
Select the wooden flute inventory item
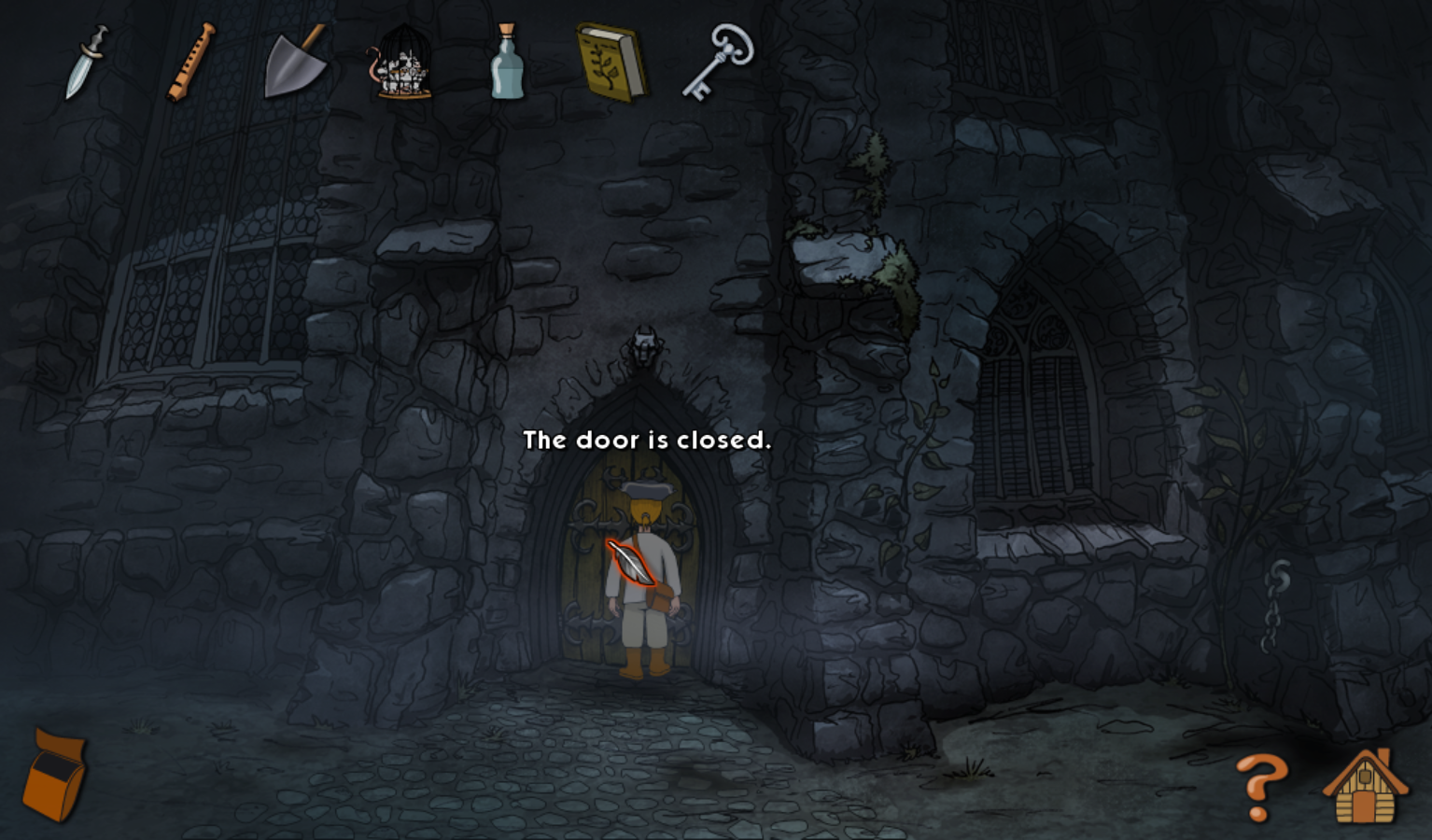click(190, 61)
